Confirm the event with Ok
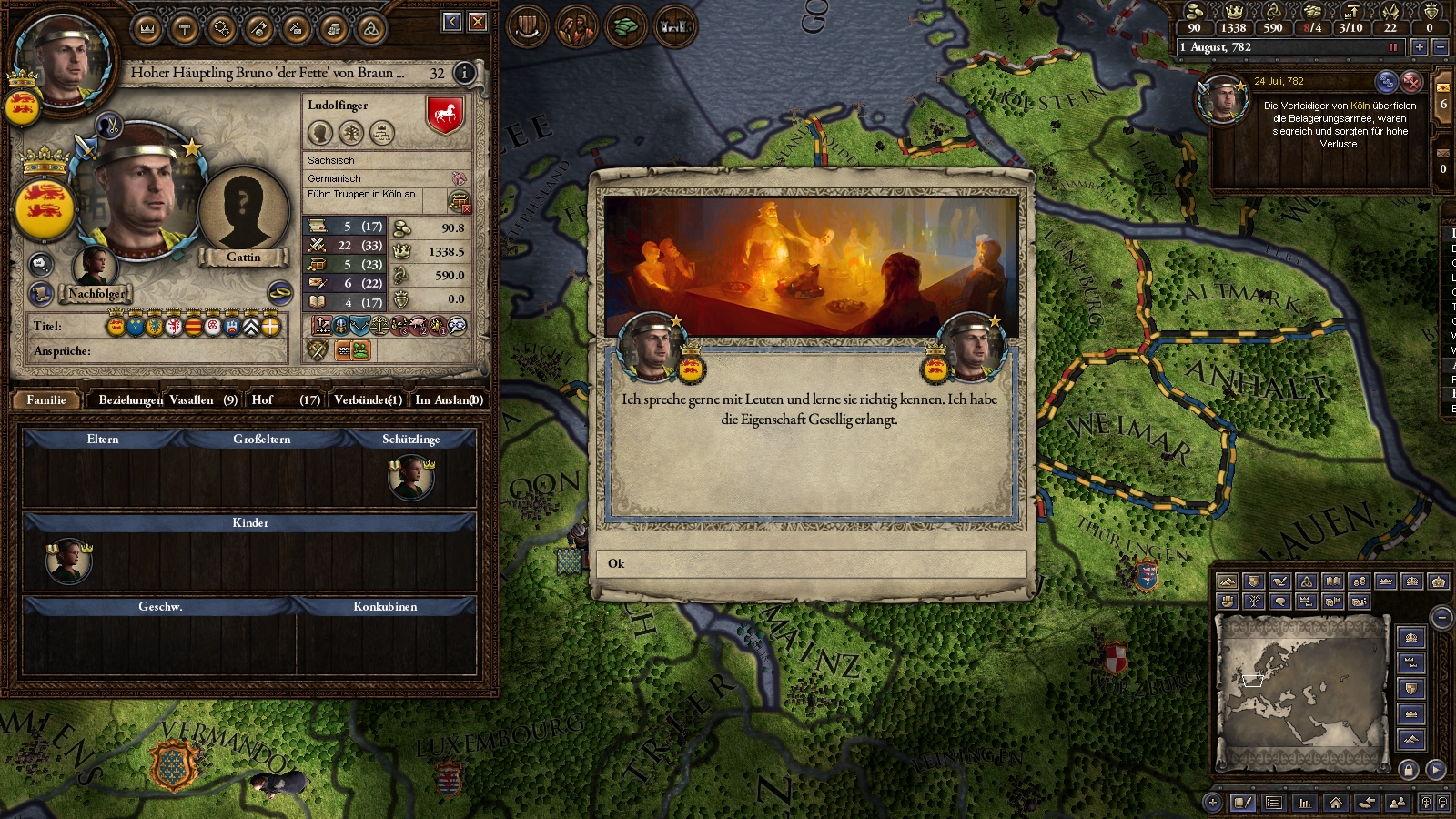The image size is (1456, 819). tap(811, 563)
